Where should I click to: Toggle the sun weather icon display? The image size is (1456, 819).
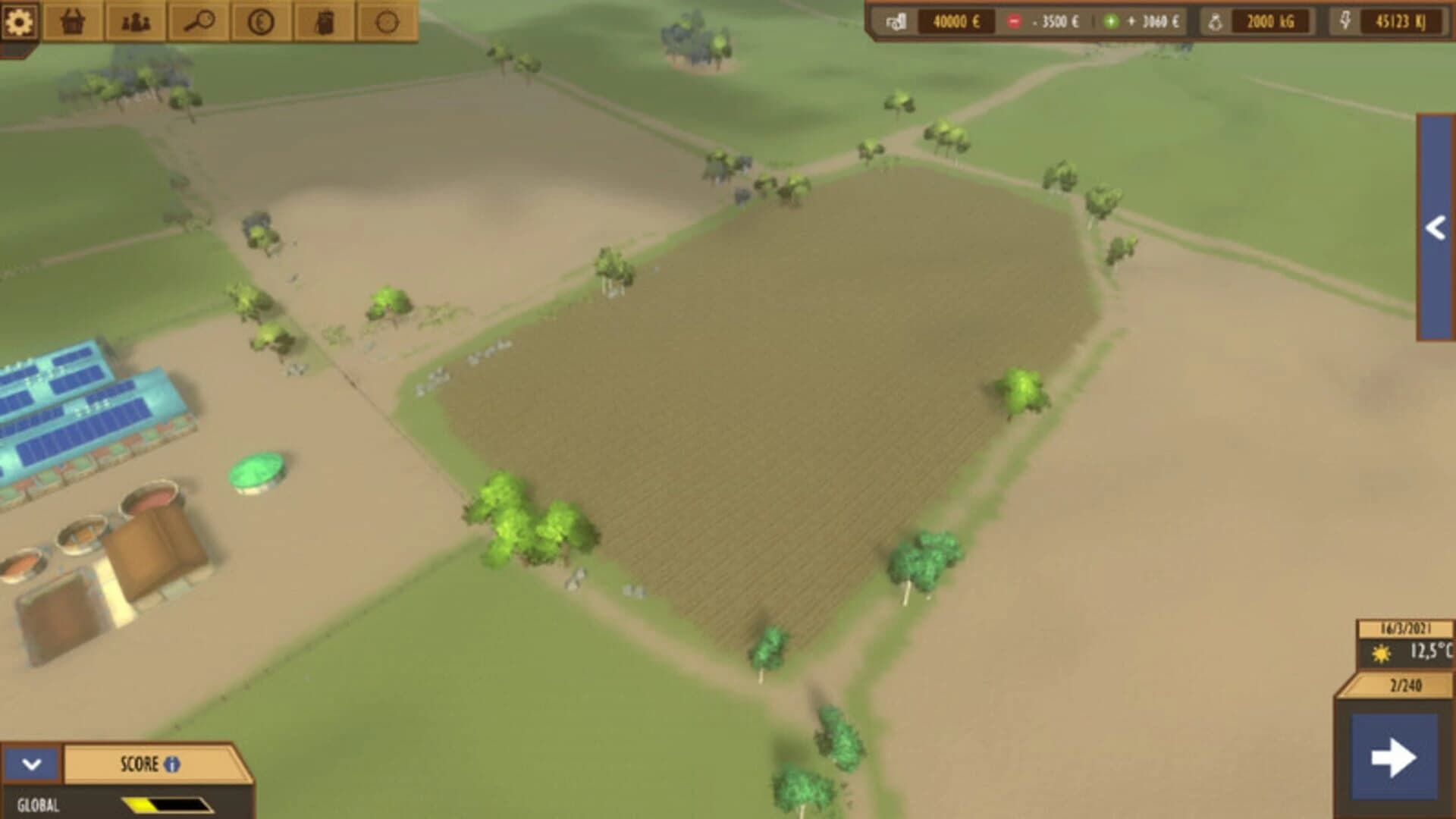[x=1382, y=651]
